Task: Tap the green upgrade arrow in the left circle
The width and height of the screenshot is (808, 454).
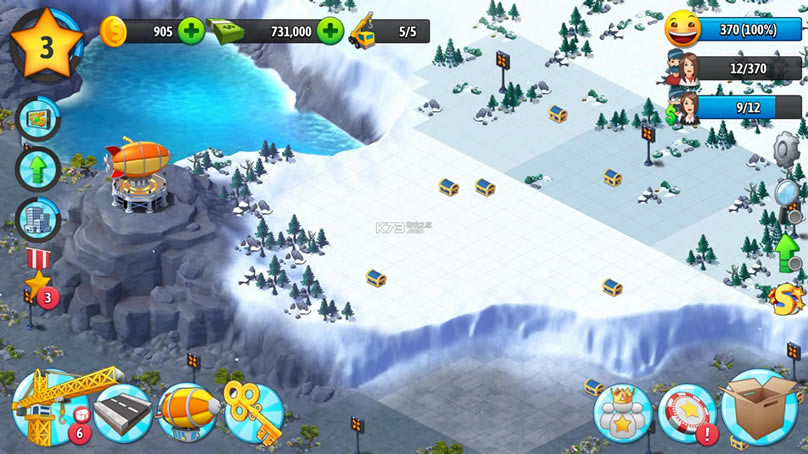Action: point(39,169)
